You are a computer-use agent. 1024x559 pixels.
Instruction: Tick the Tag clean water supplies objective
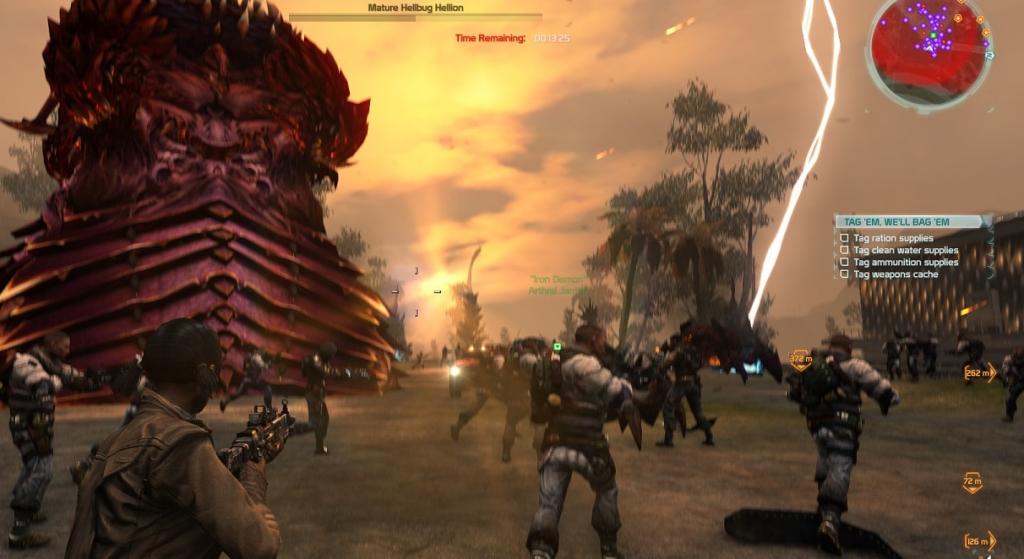(x=845, y=250)
